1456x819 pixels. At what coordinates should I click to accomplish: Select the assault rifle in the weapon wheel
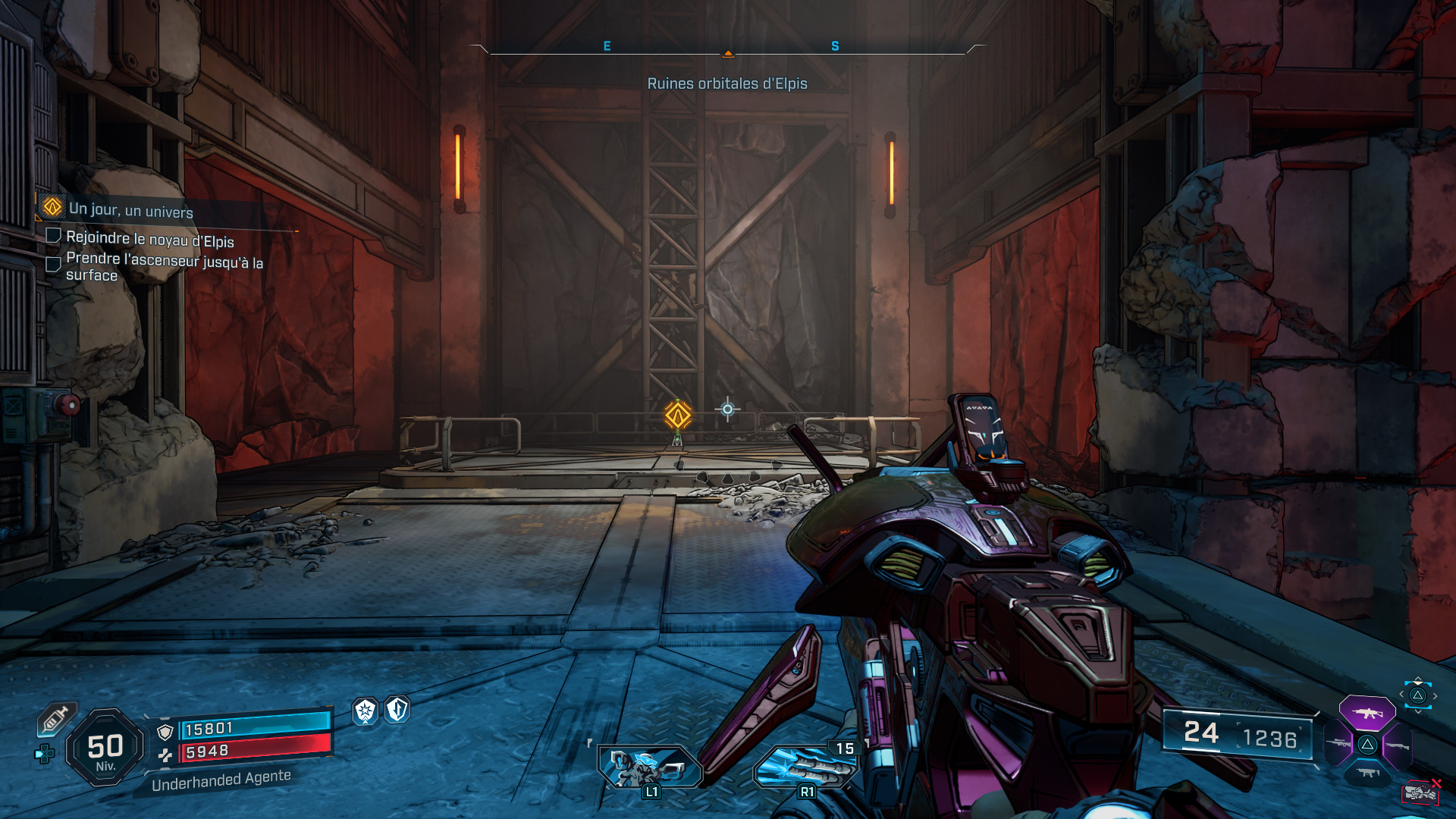[1367, 713]
